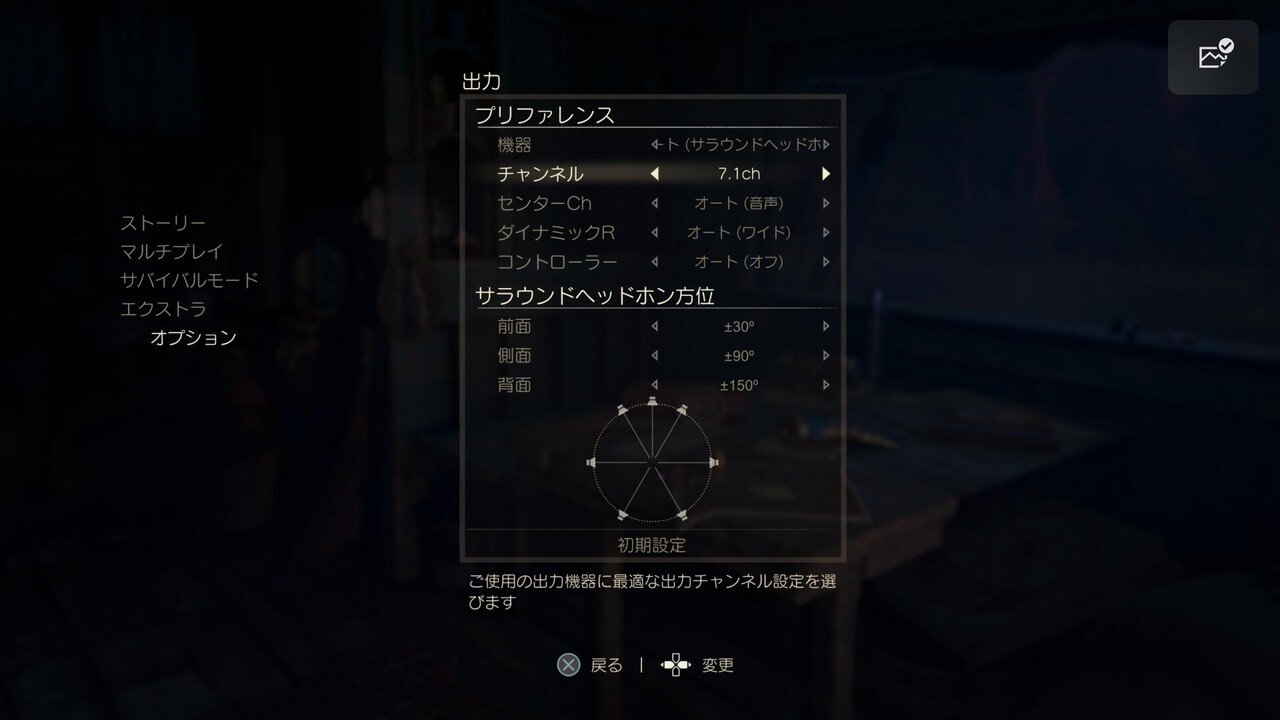Image resolution: width=1280 pixels, height=720 pixels.
Task: Decrease チャンネル with its left arrow
Action: [655, 173]
